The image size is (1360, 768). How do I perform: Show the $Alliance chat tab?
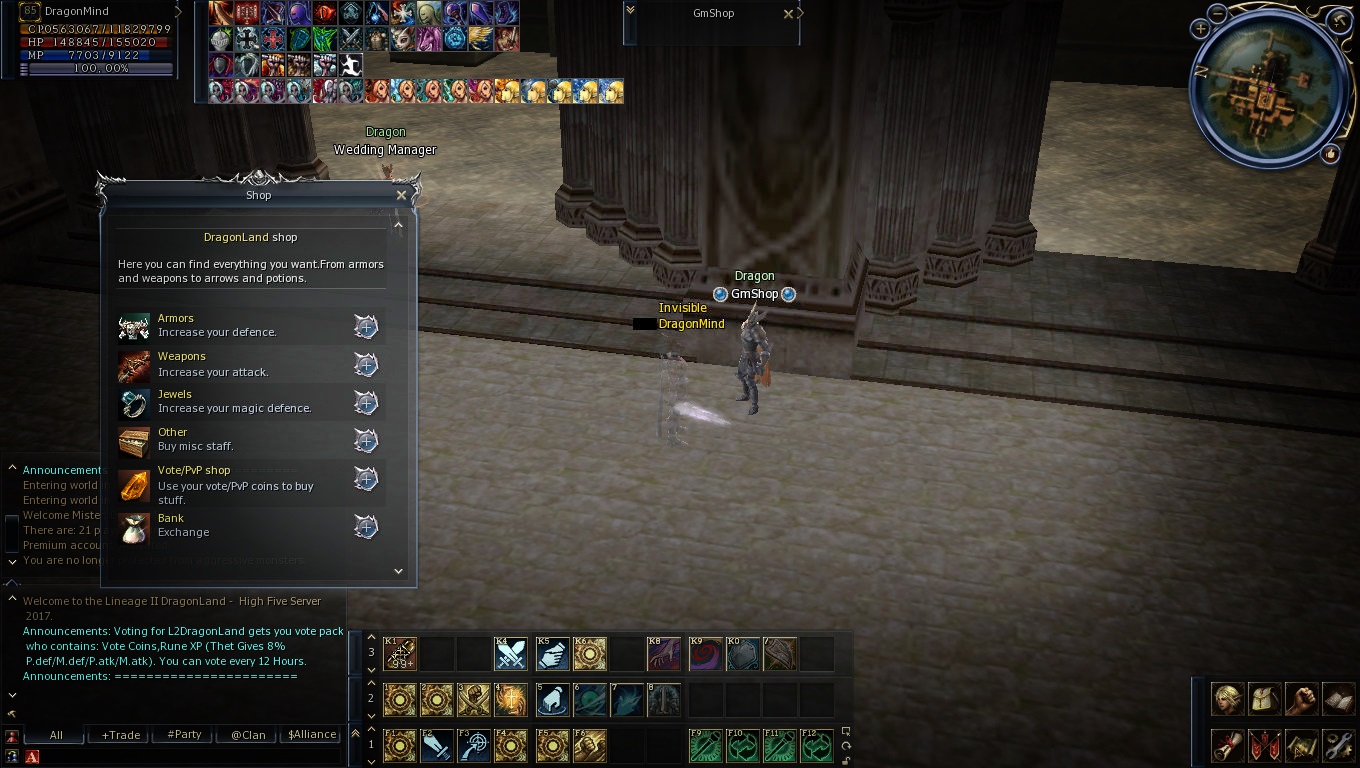pyautogui.click(x=312, y=735)
